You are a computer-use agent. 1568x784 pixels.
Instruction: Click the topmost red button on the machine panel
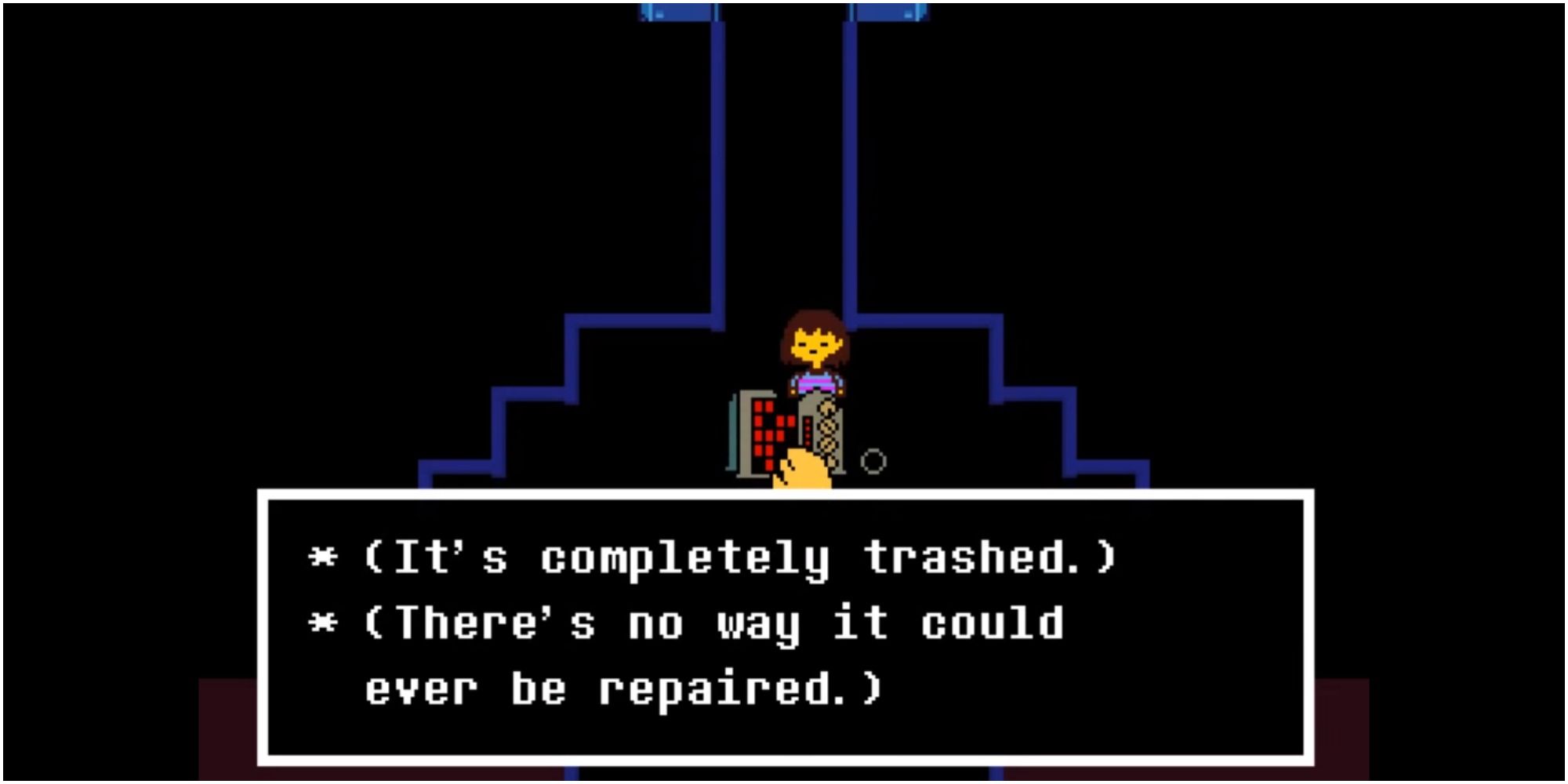pyautogui.click(x=760, y=405)
